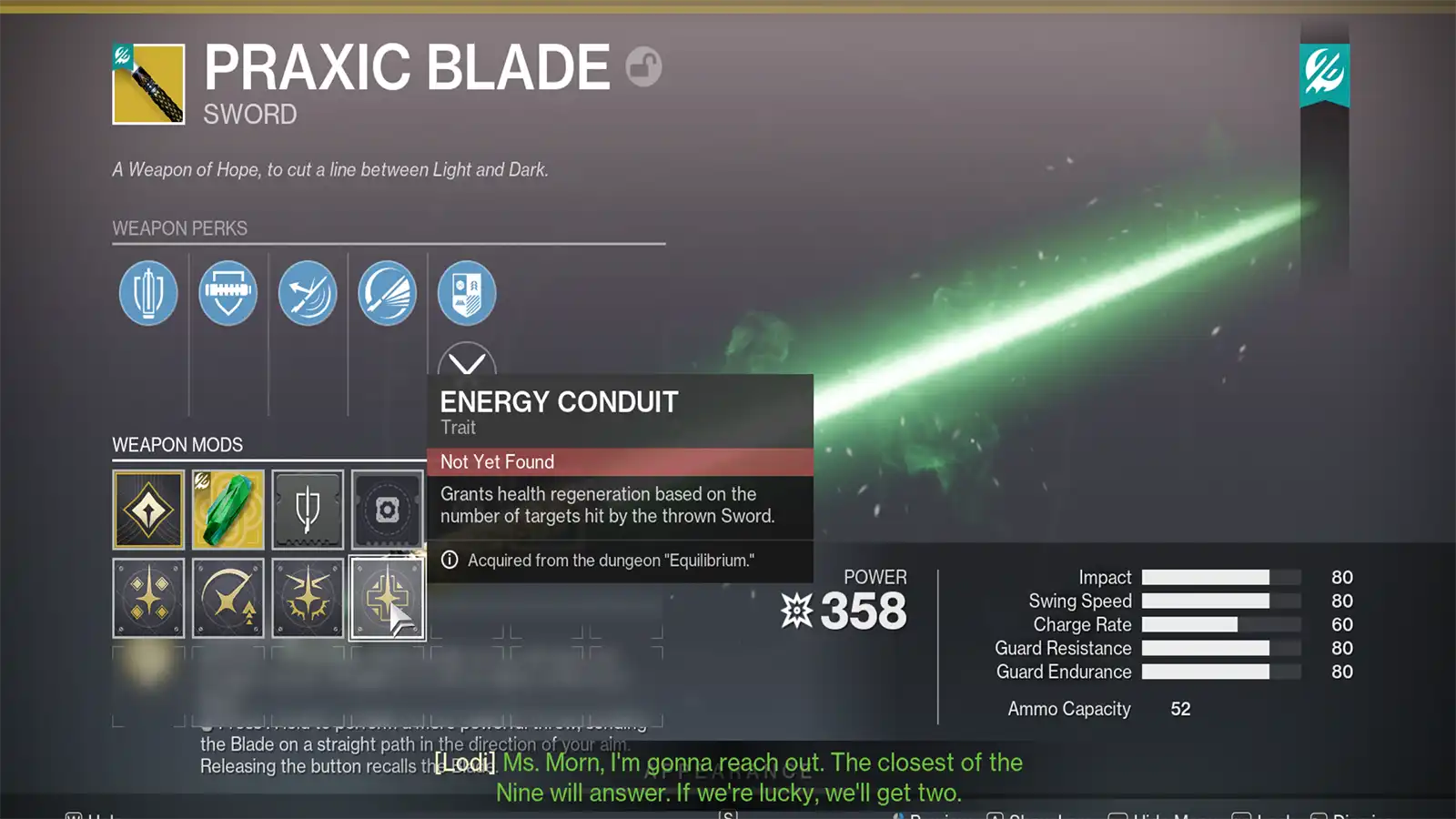Click the blade sweep perk icon
The height and width of the screenshot is (819, 1456).
coord(386,293)
